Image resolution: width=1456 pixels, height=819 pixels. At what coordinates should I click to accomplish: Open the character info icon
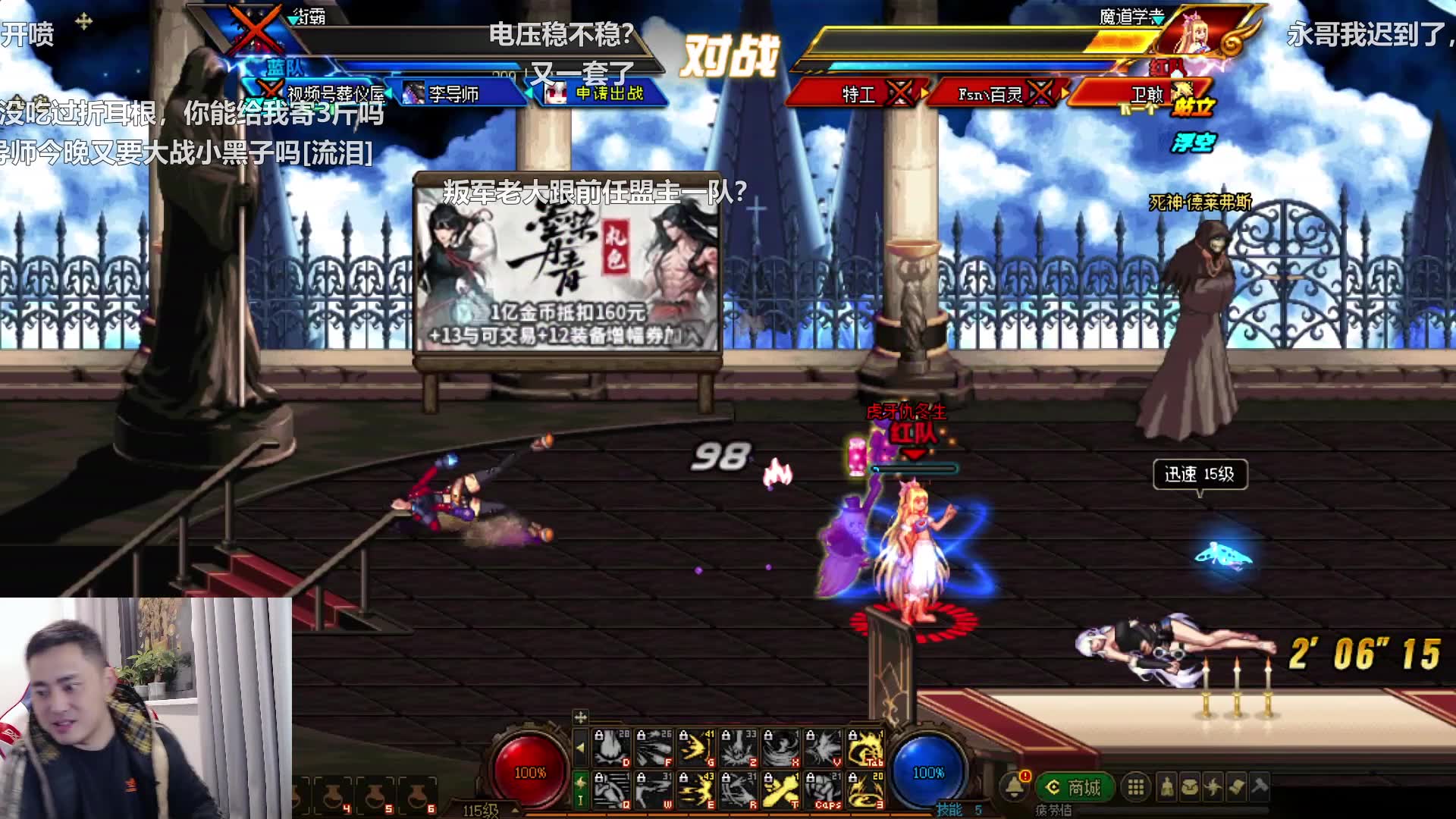click(1167, 787)
